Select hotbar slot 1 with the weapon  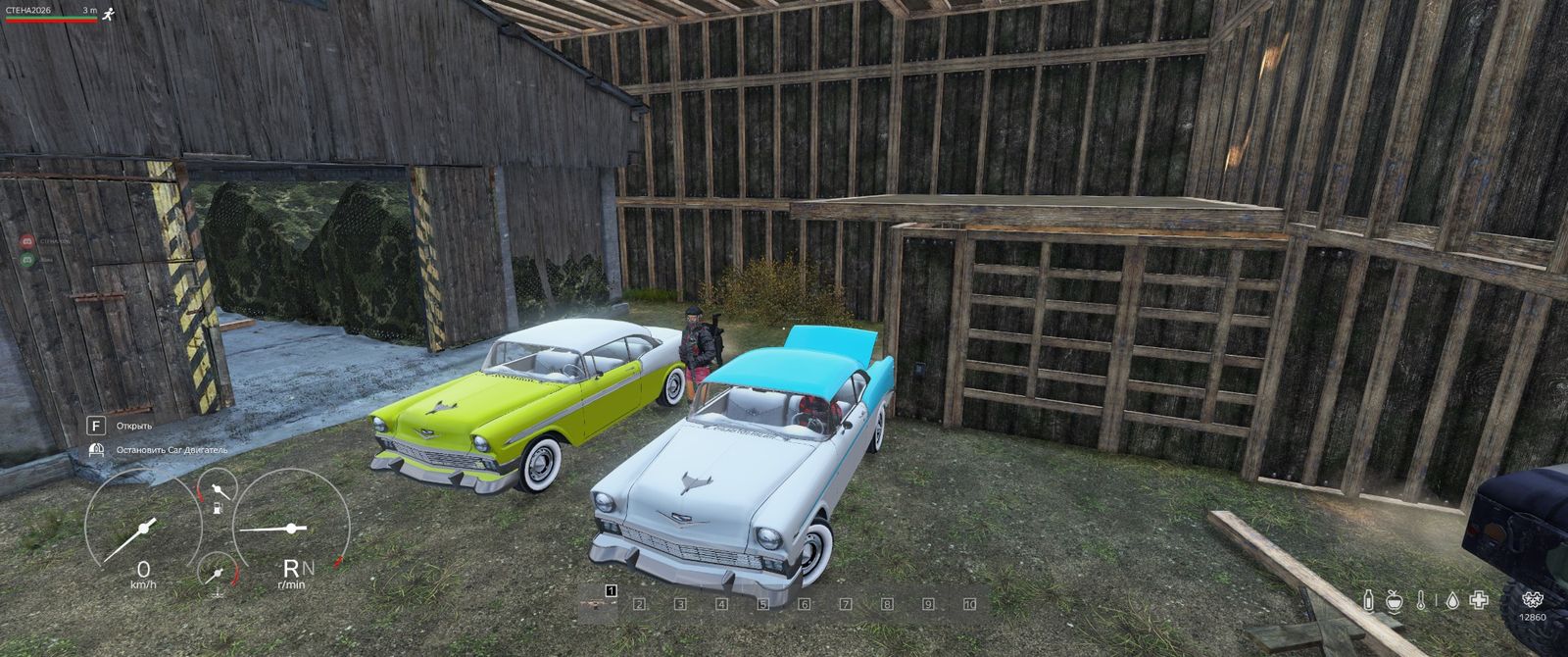597,602
